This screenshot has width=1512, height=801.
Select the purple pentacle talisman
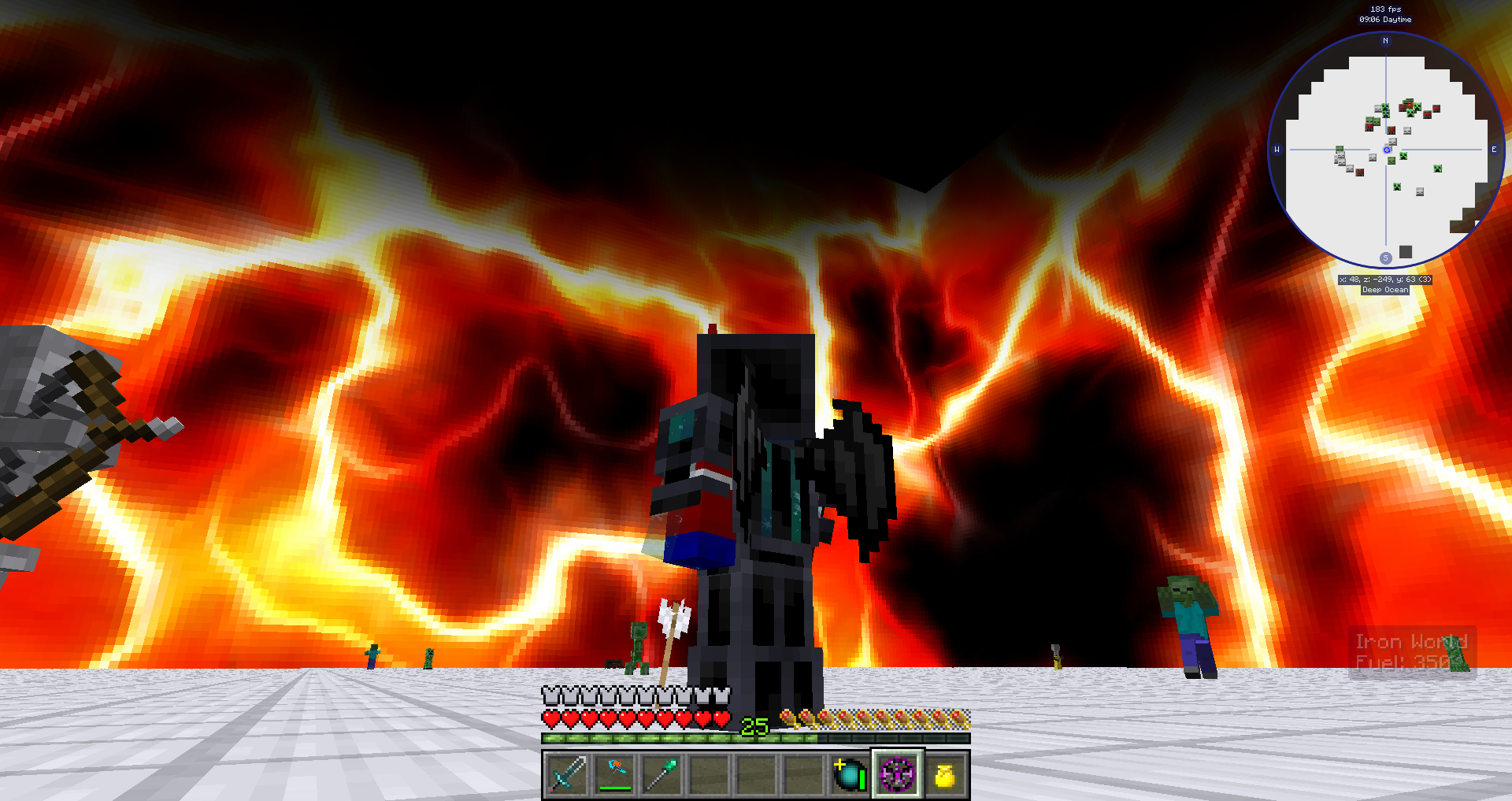point(898,776)
